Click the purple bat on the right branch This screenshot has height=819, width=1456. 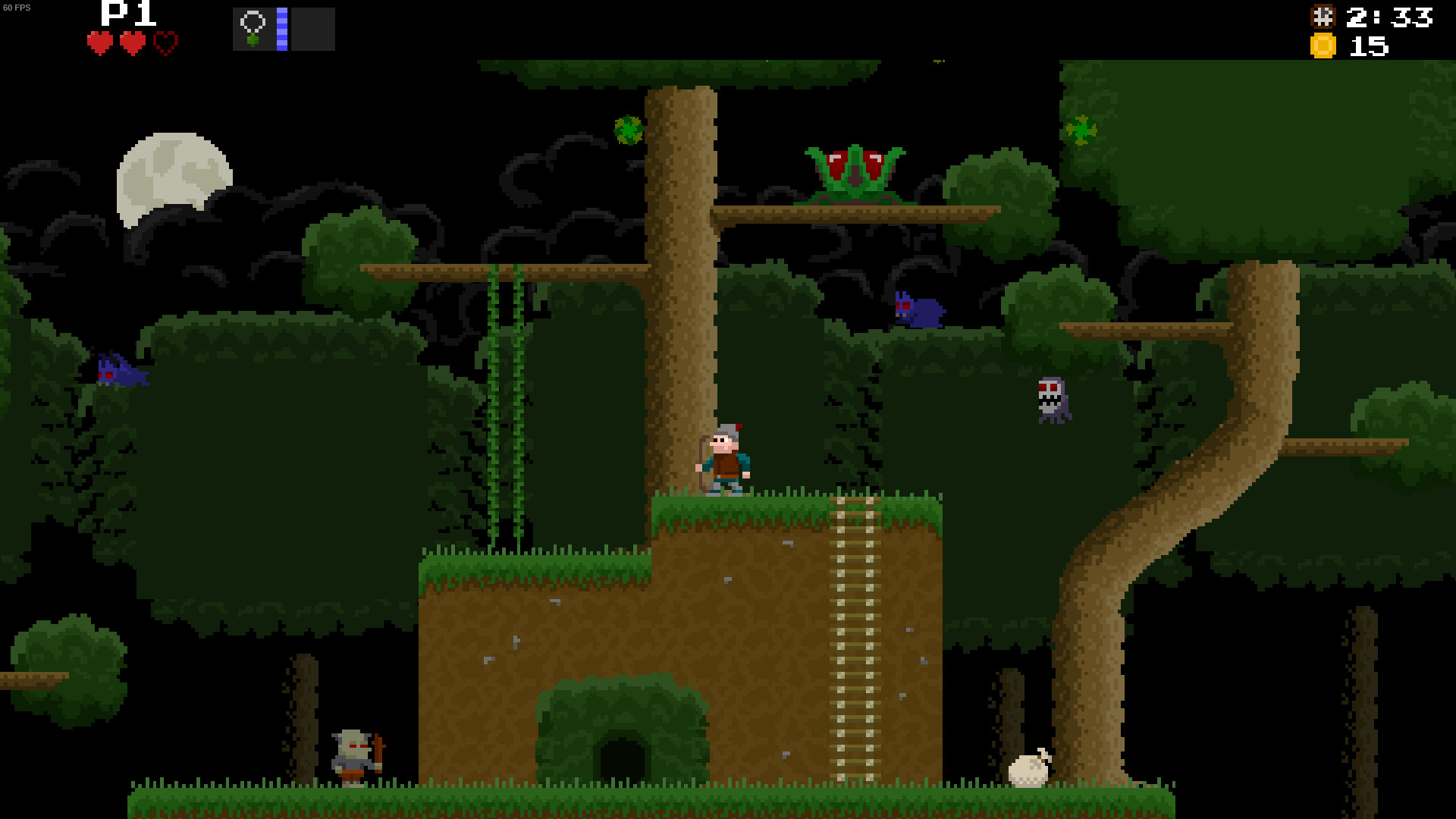[x=920, y=311]
